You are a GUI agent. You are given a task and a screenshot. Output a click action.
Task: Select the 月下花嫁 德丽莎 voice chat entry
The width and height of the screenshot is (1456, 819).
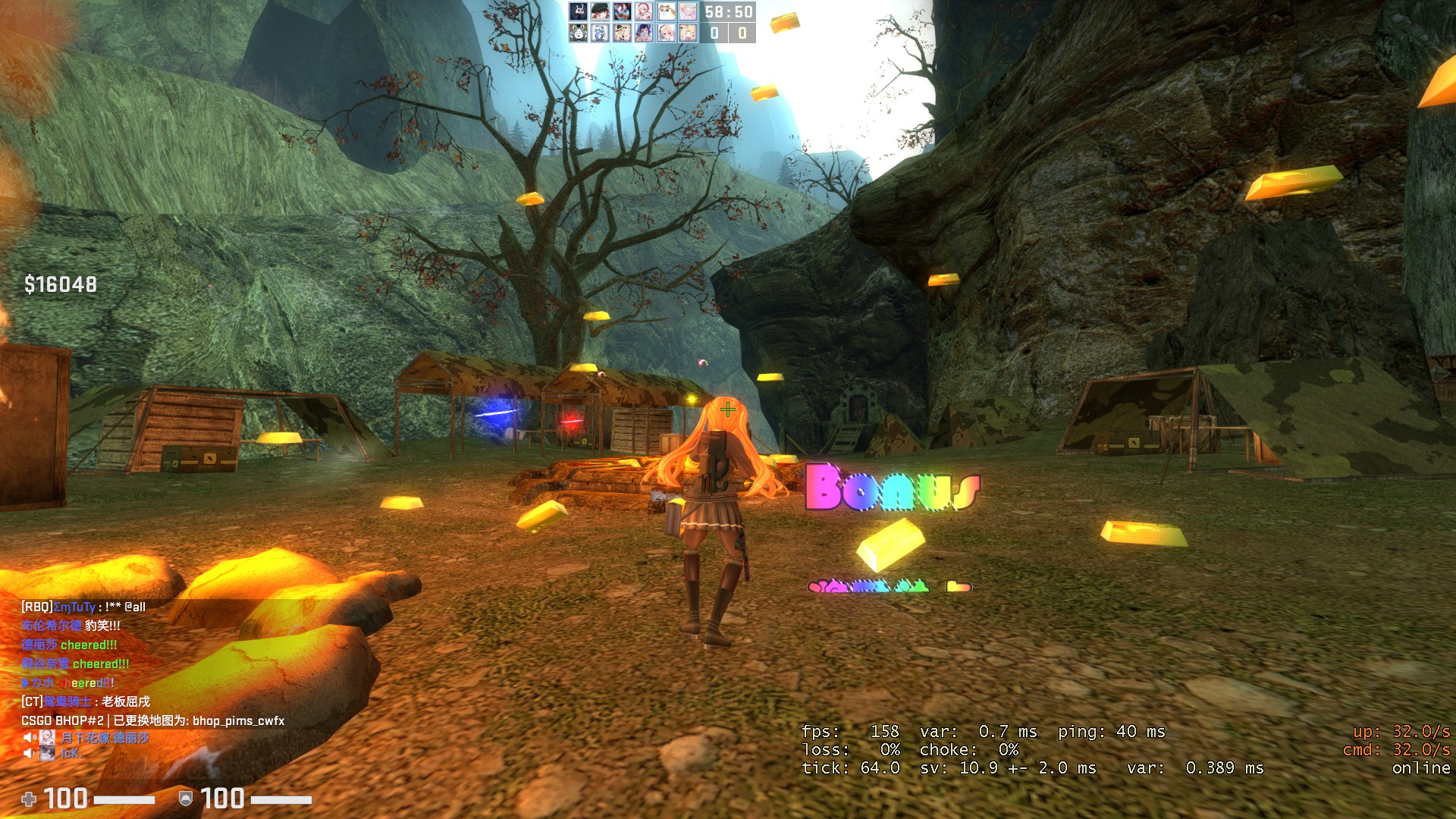(105, 738)
